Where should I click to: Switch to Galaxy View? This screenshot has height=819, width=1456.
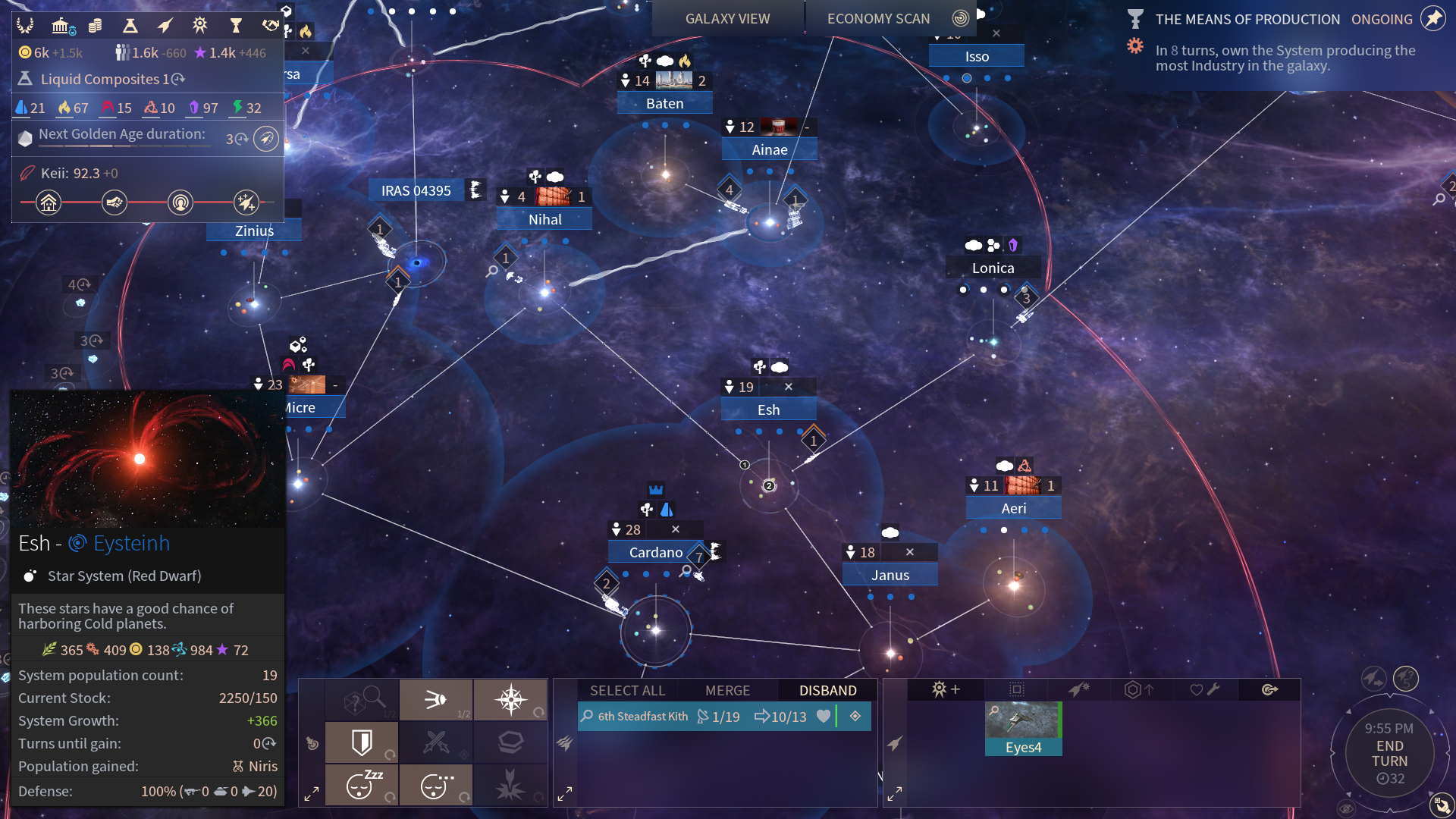(727, 18)
